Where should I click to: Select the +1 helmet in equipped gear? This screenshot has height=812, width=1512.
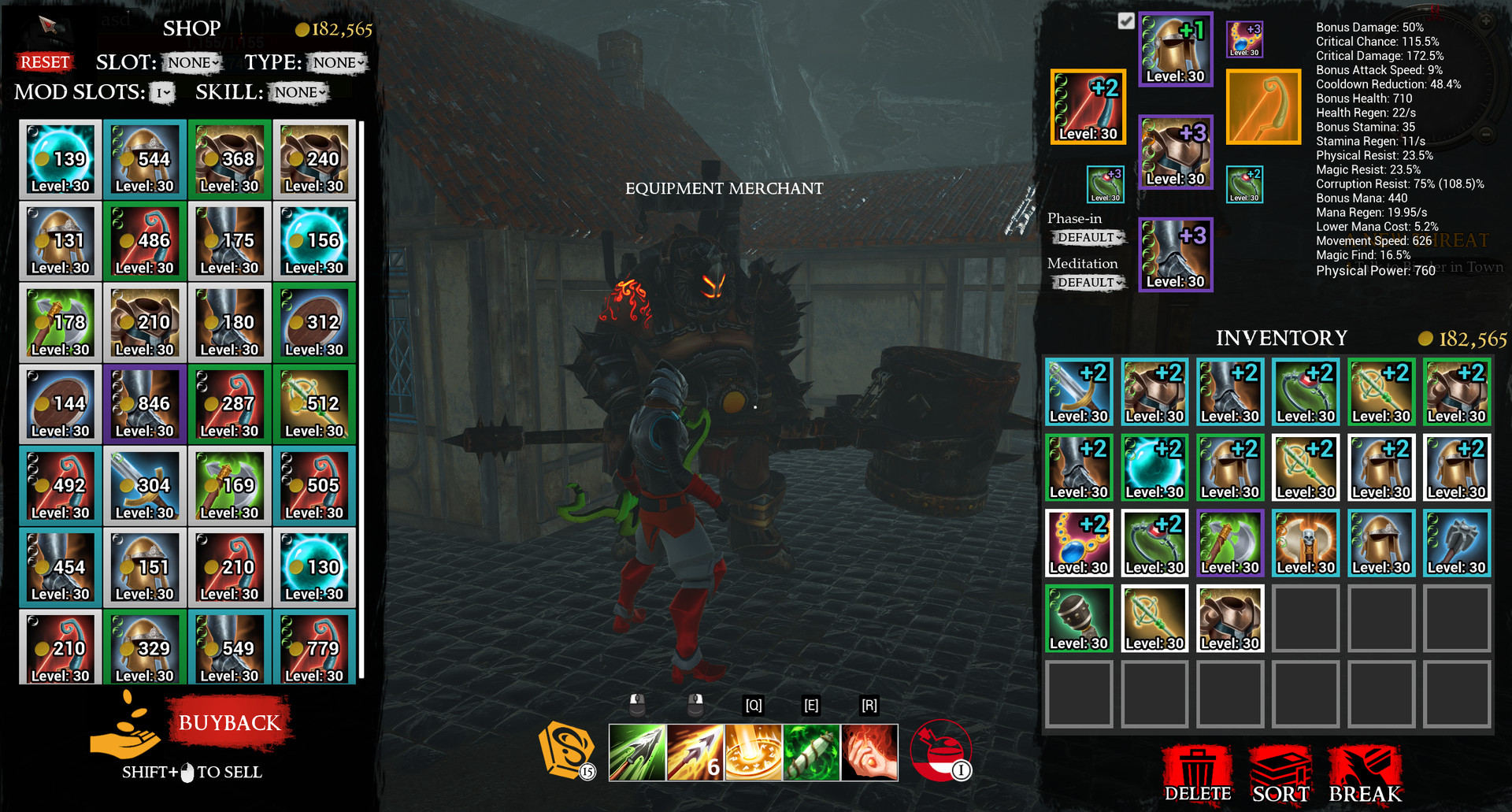tap(1175, 49)
